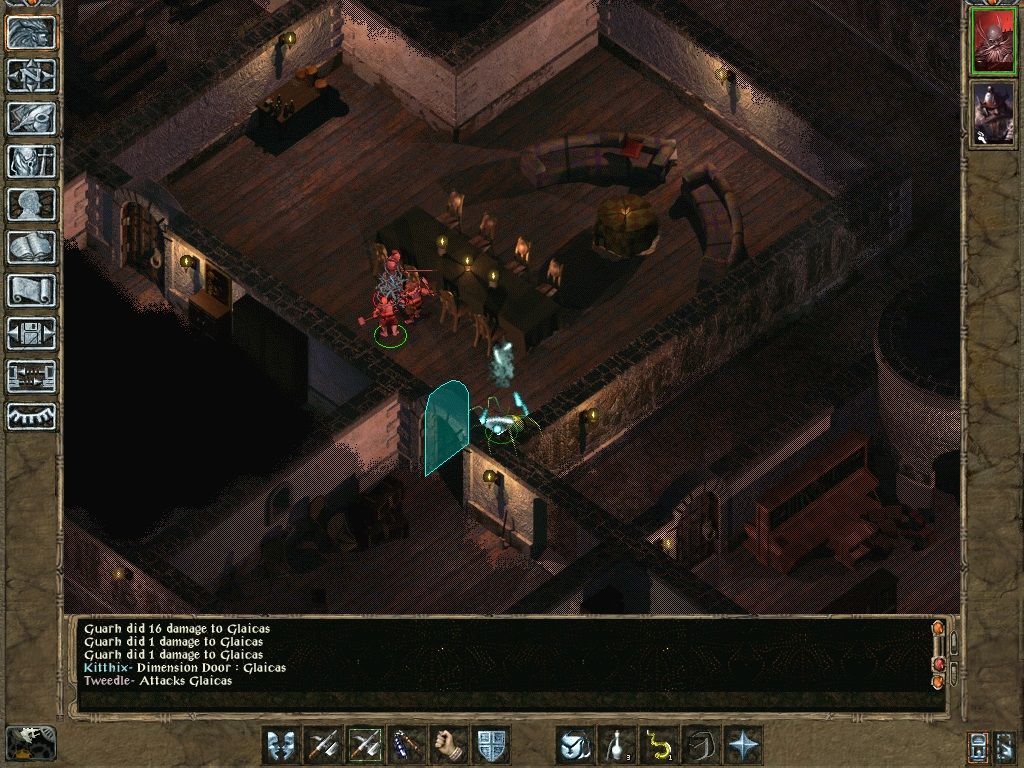This screenshot has width=1024, height=768.
Task: Open the priest scroll button
Action: click(31, 290)
